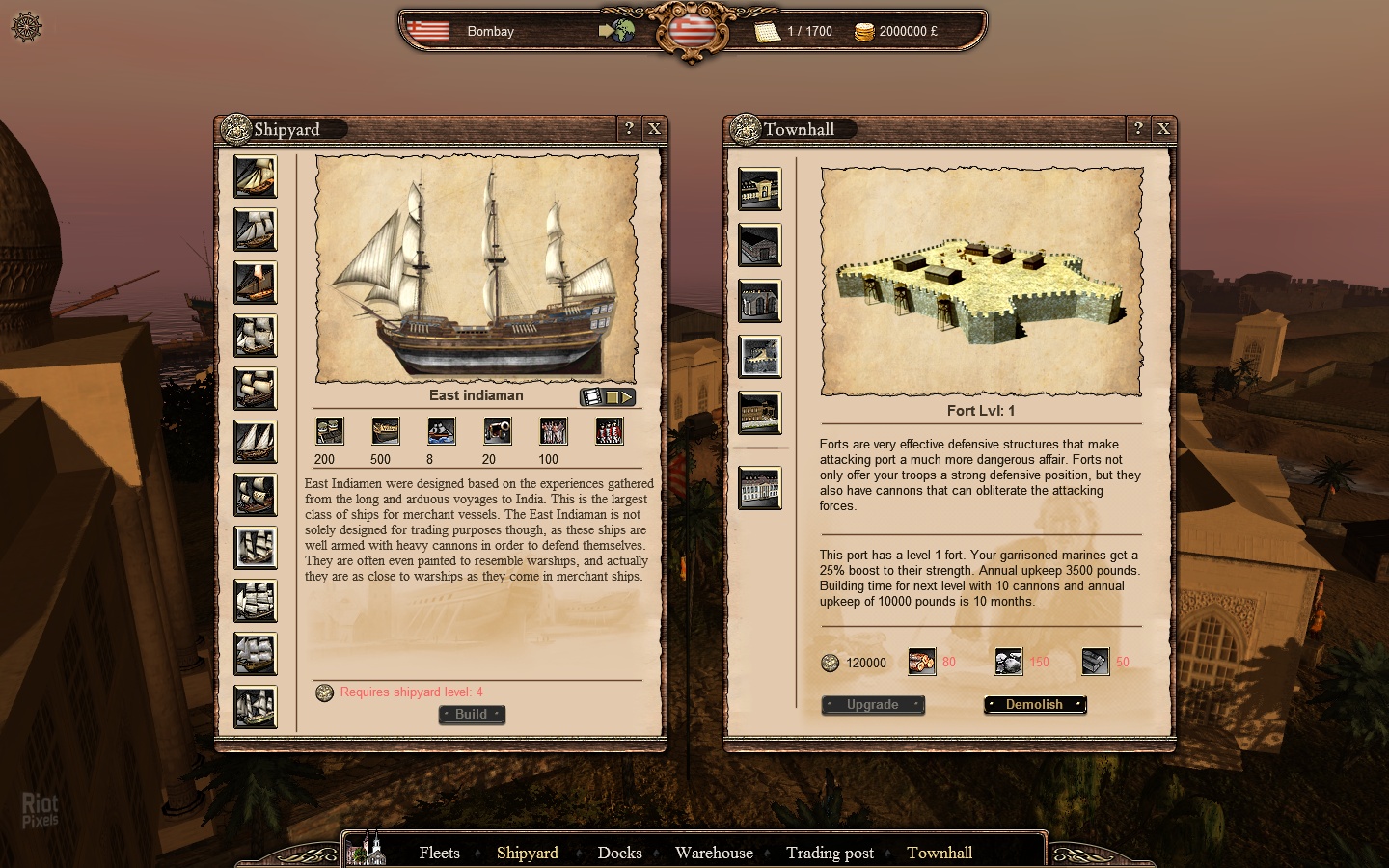This screenshot has width=1389, height=868.
Task: Select the Shipyard tab in bottom bar
Action: (x=528, y=853)
